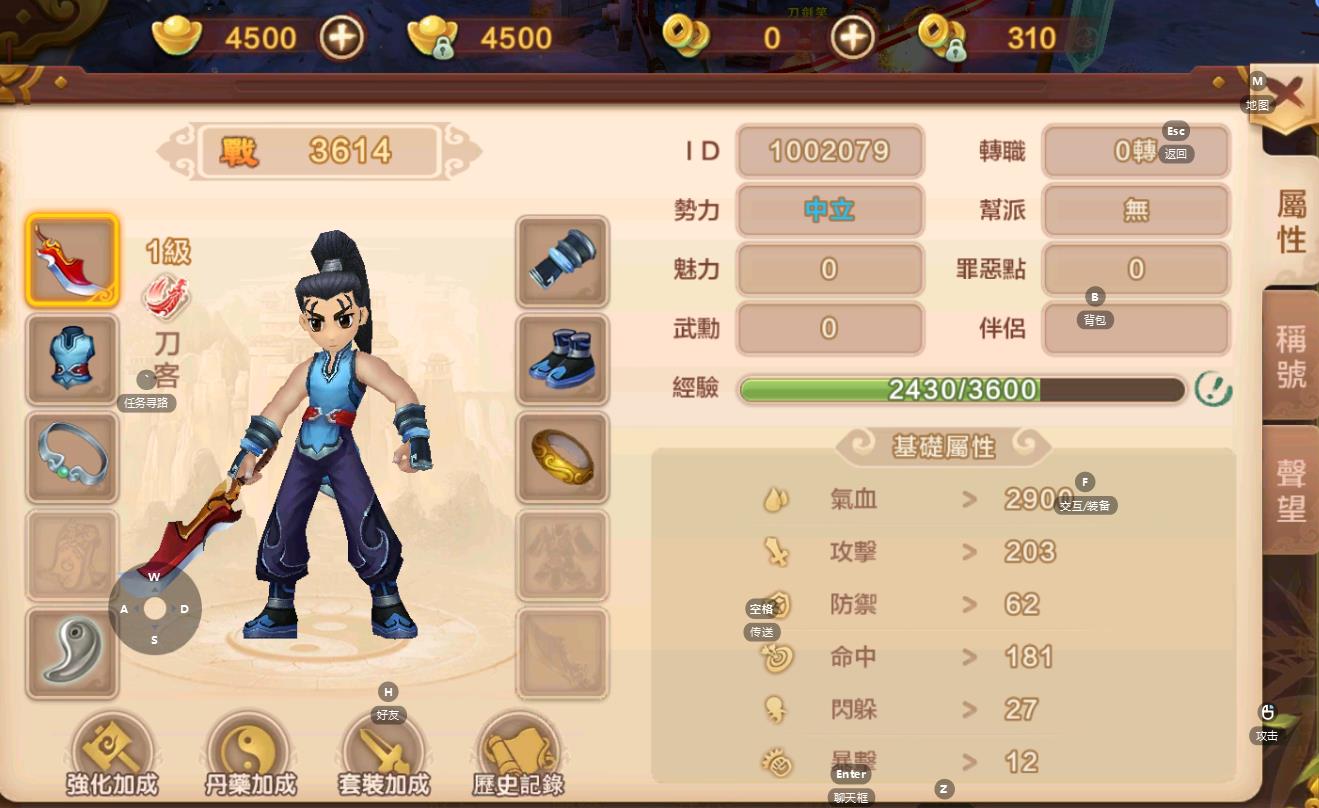Viewport: 1319px width, 808px height.
Task: Open 強化加成 enhancement bonus
Action: tap(112, 757)
